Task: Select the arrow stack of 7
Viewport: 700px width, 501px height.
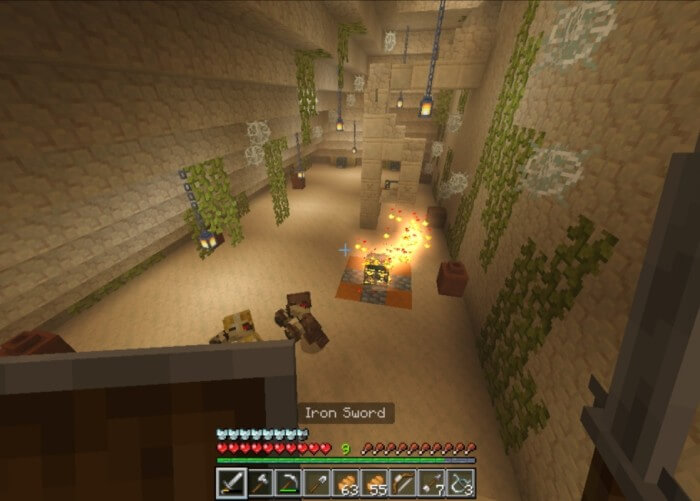Action: click(x=433, y=484)
